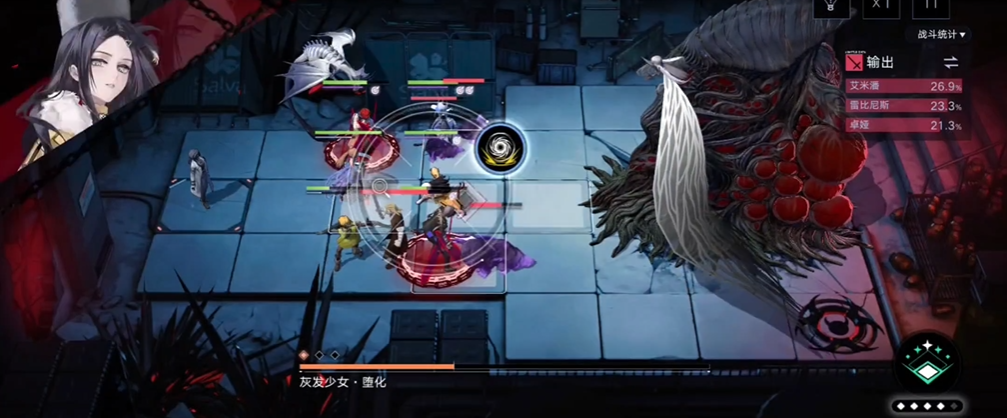Select the 卓娅 damage row
The image size is (1007, 418).
903,125
